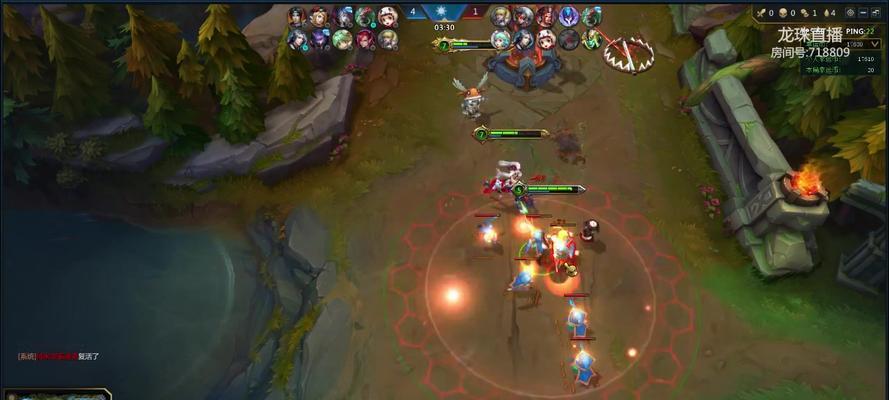
Task: Choose the purple-haired champion portrait on blue team
Action: pyautogui.click(x=320, y=40)
